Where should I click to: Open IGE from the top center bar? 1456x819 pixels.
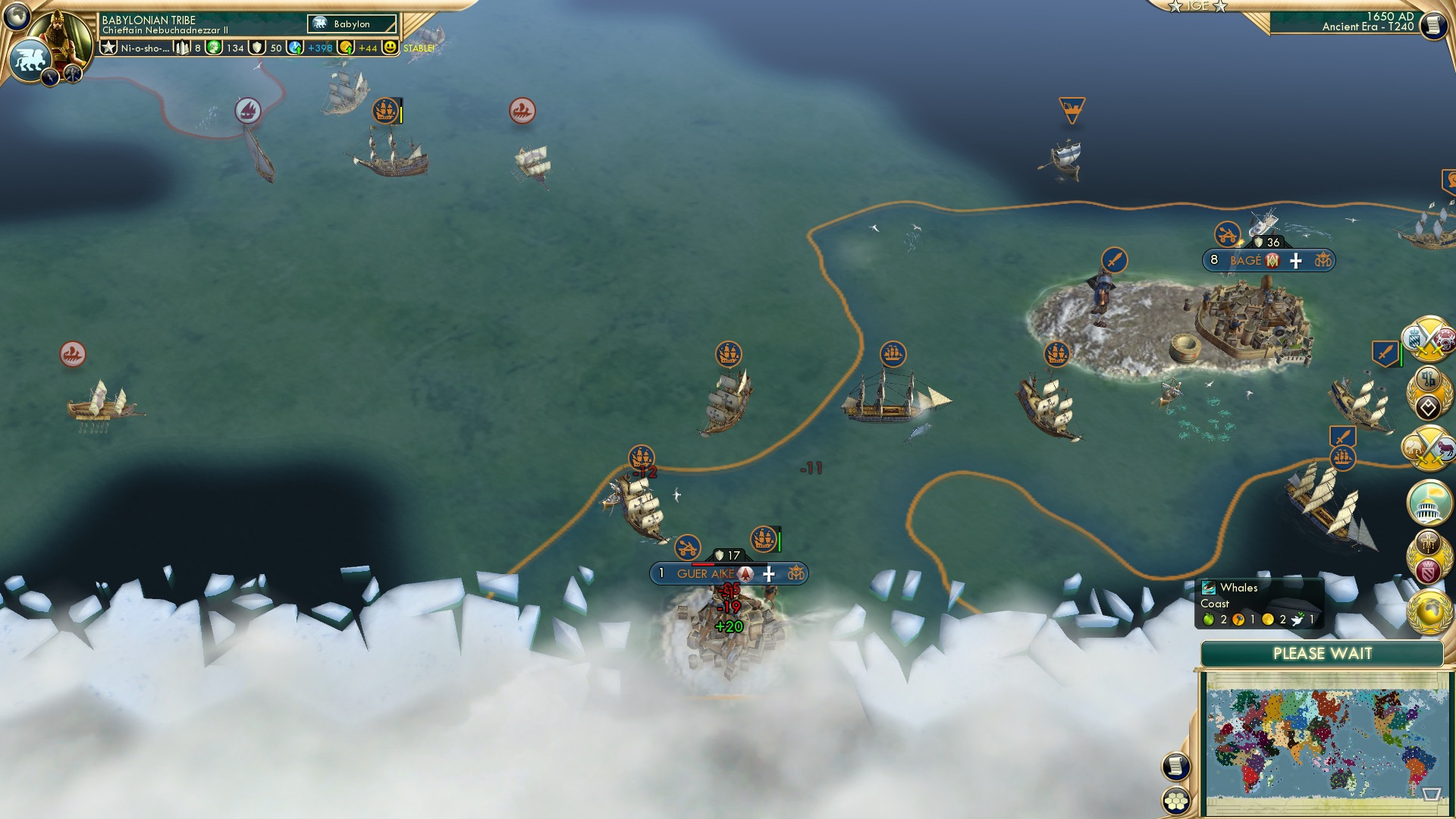pyautogui.click(x=1199, y=7)
